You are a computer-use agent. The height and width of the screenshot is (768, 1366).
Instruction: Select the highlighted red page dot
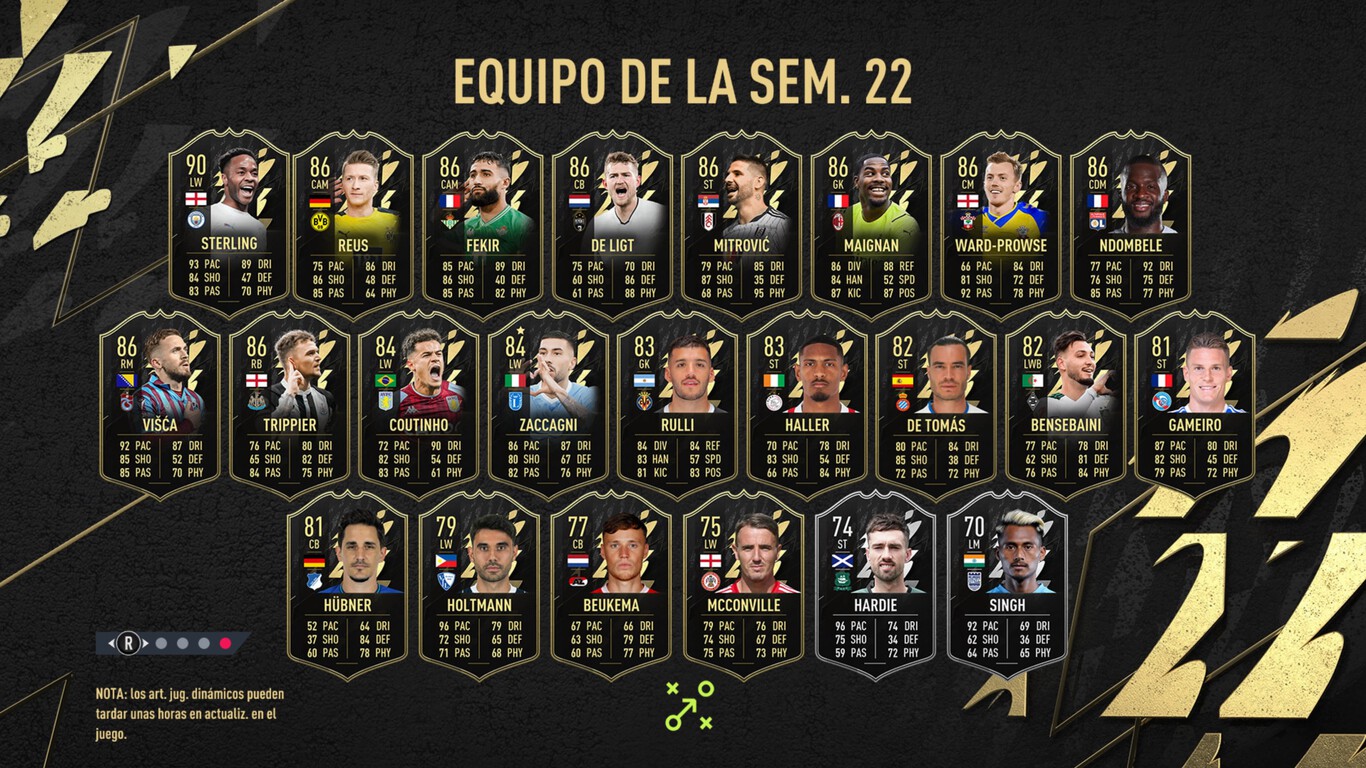point(226,643)
